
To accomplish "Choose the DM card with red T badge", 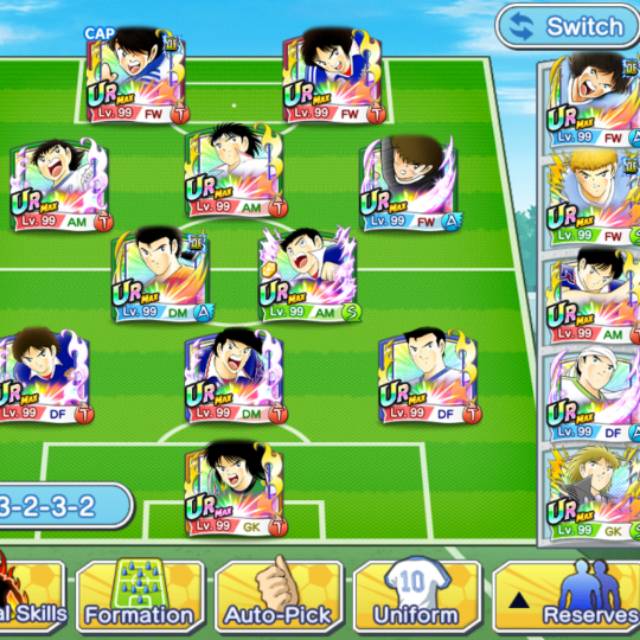I will coord(235,376).
